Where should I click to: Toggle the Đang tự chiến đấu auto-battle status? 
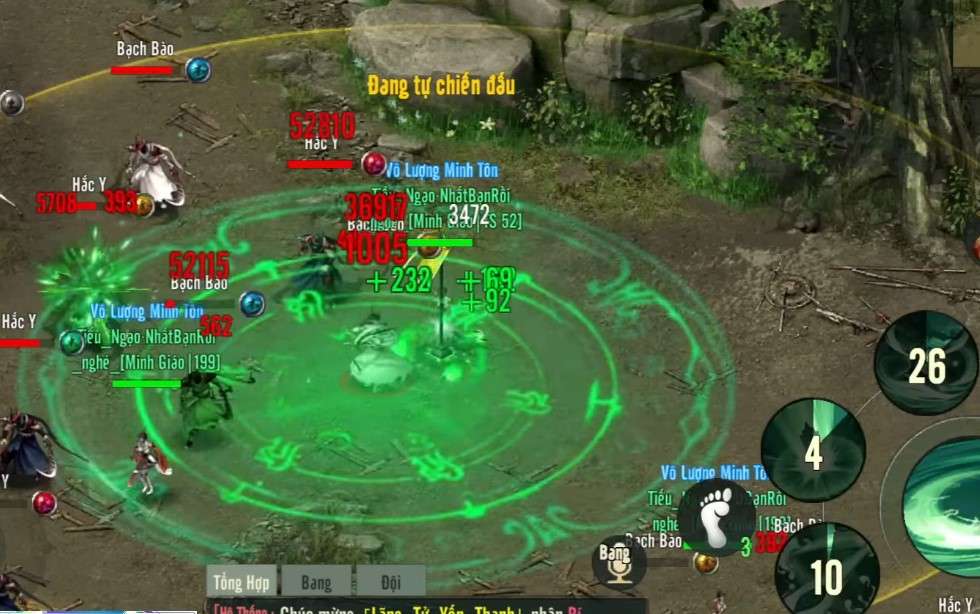tap(441, 86)
